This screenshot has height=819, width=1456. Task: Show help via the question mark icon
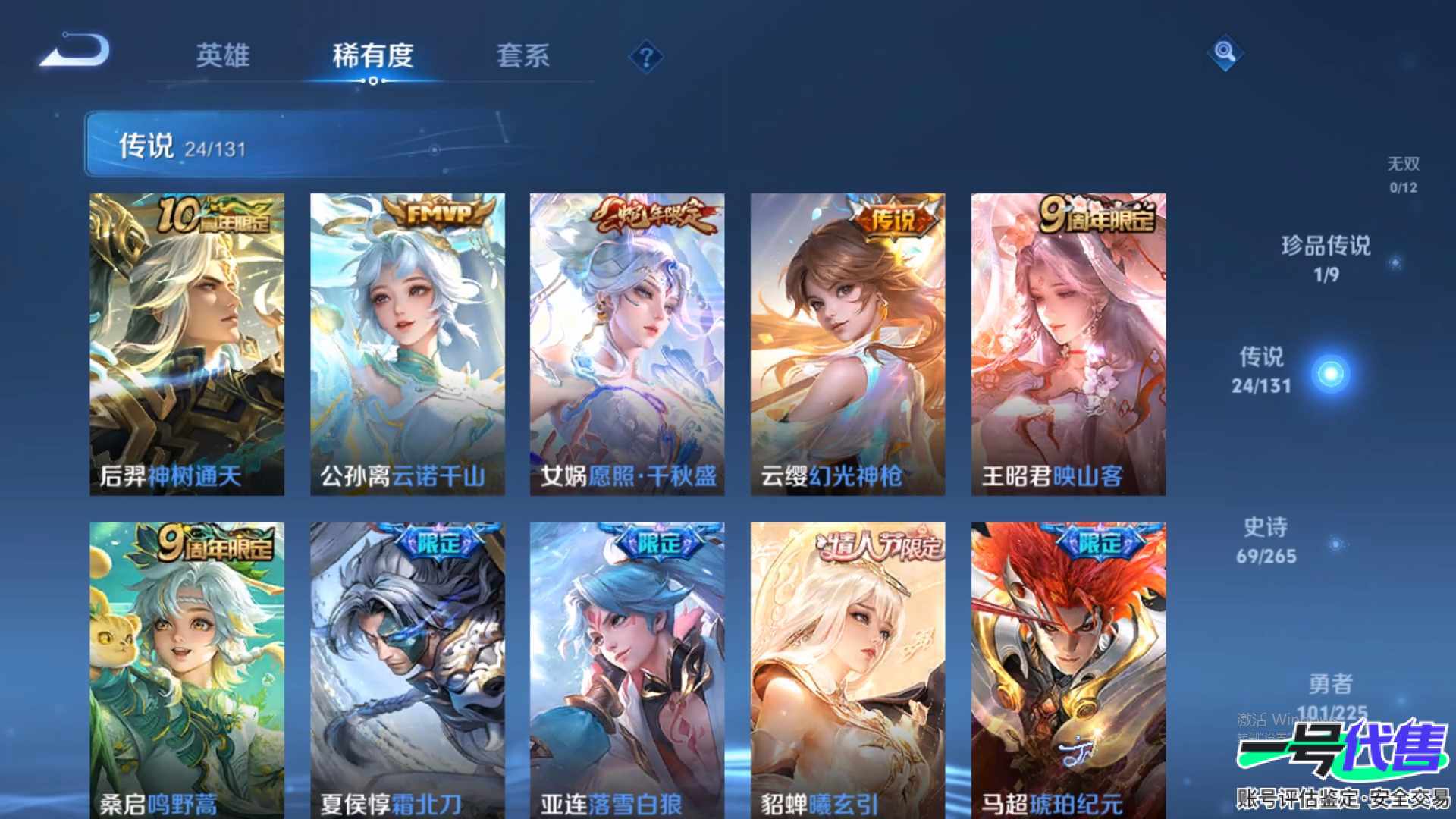(646, 58)
